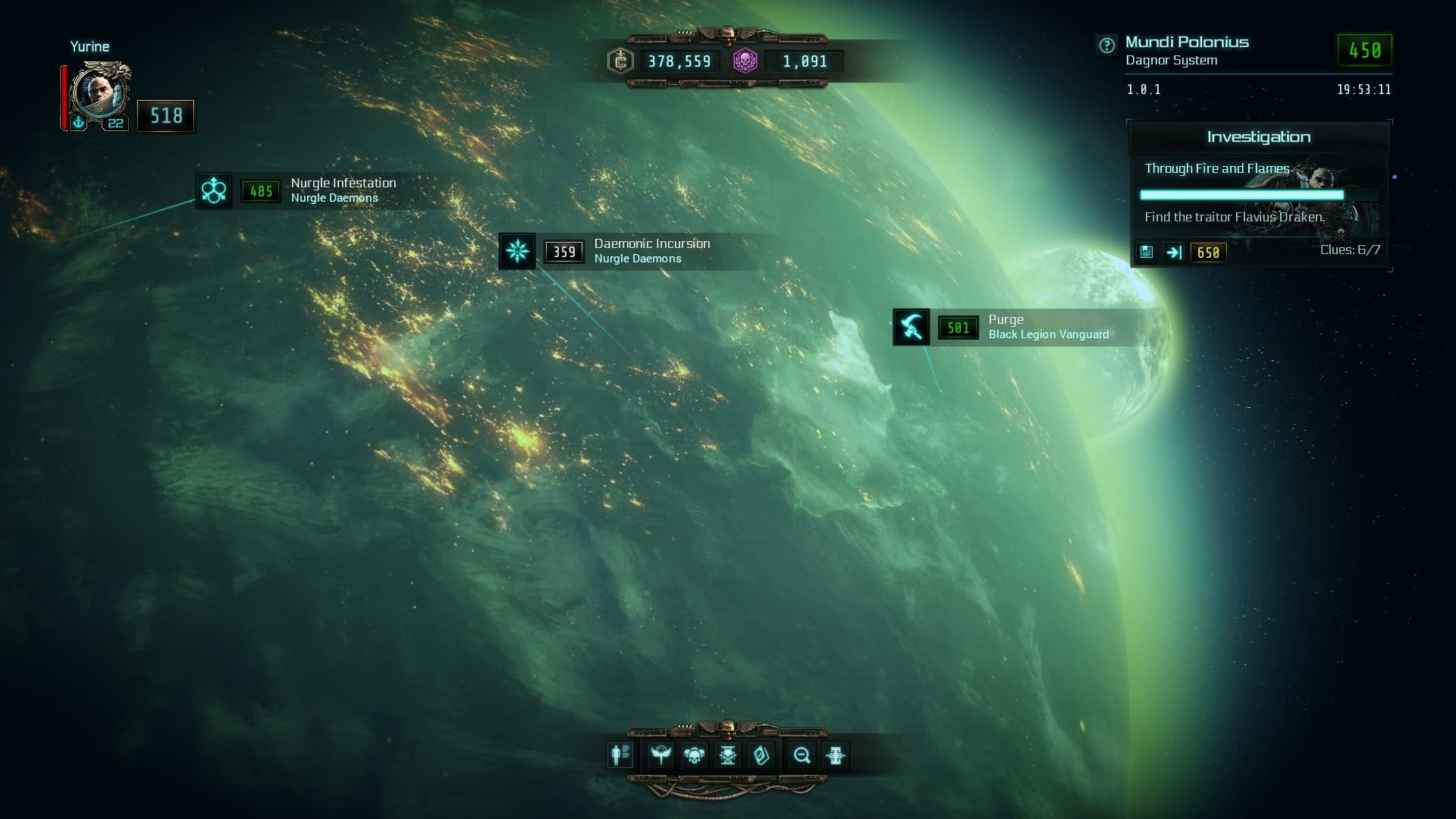Select the rightmost aquila icon on bottom toolbar
1456x819 pixels.
834,755
